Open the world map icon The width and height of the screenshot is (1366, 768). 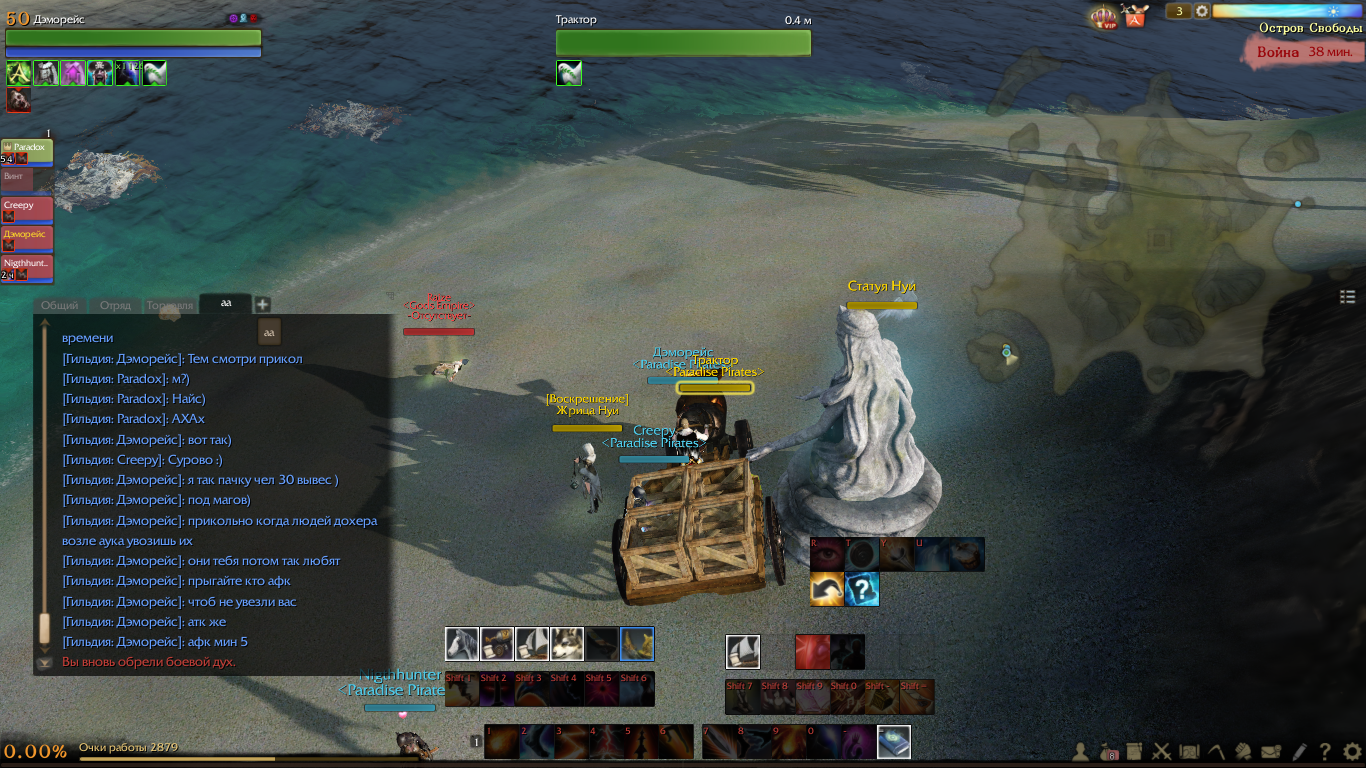1190,751
